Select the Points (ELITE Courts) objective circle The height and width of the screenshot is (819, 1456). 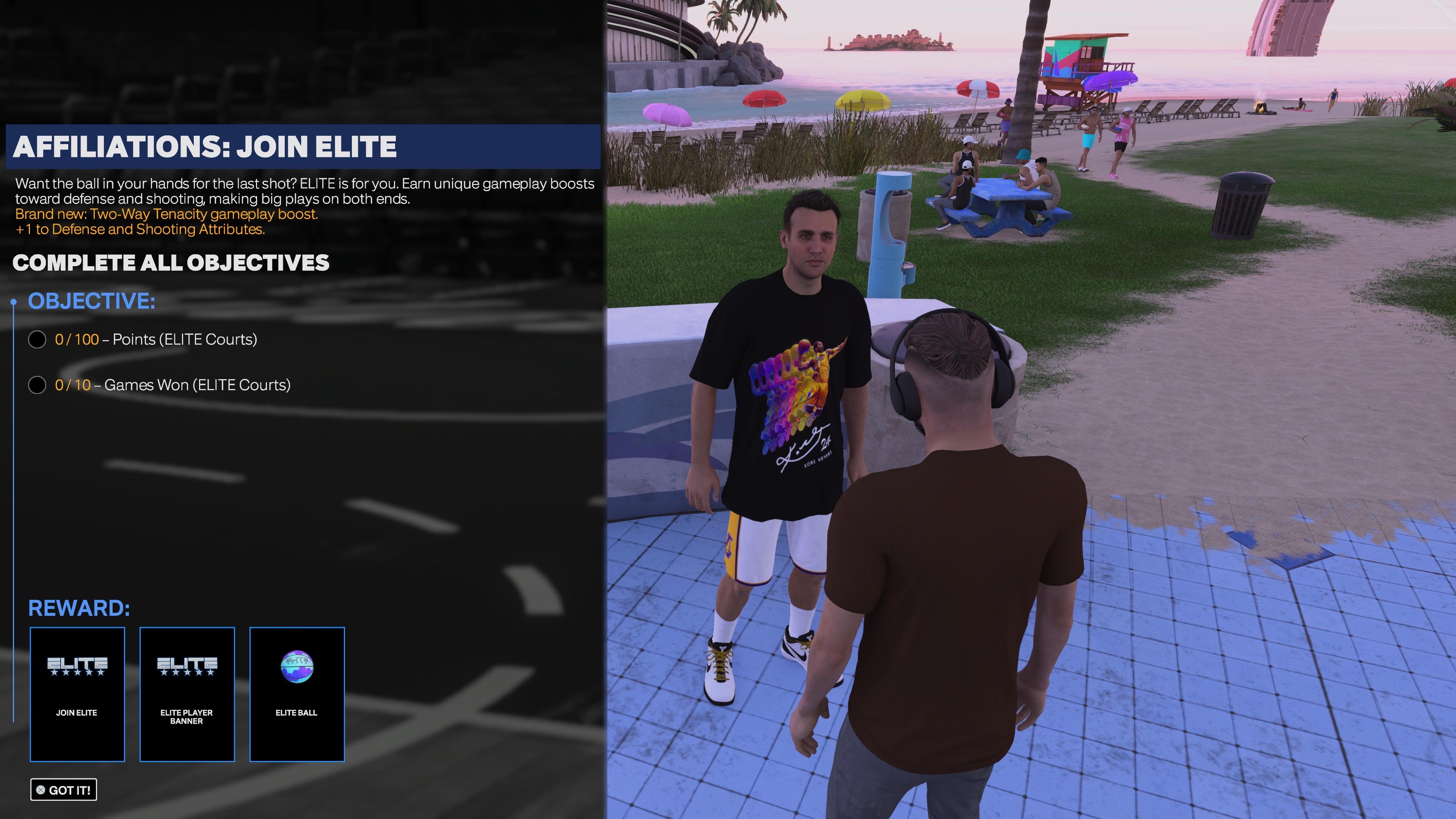37,340
